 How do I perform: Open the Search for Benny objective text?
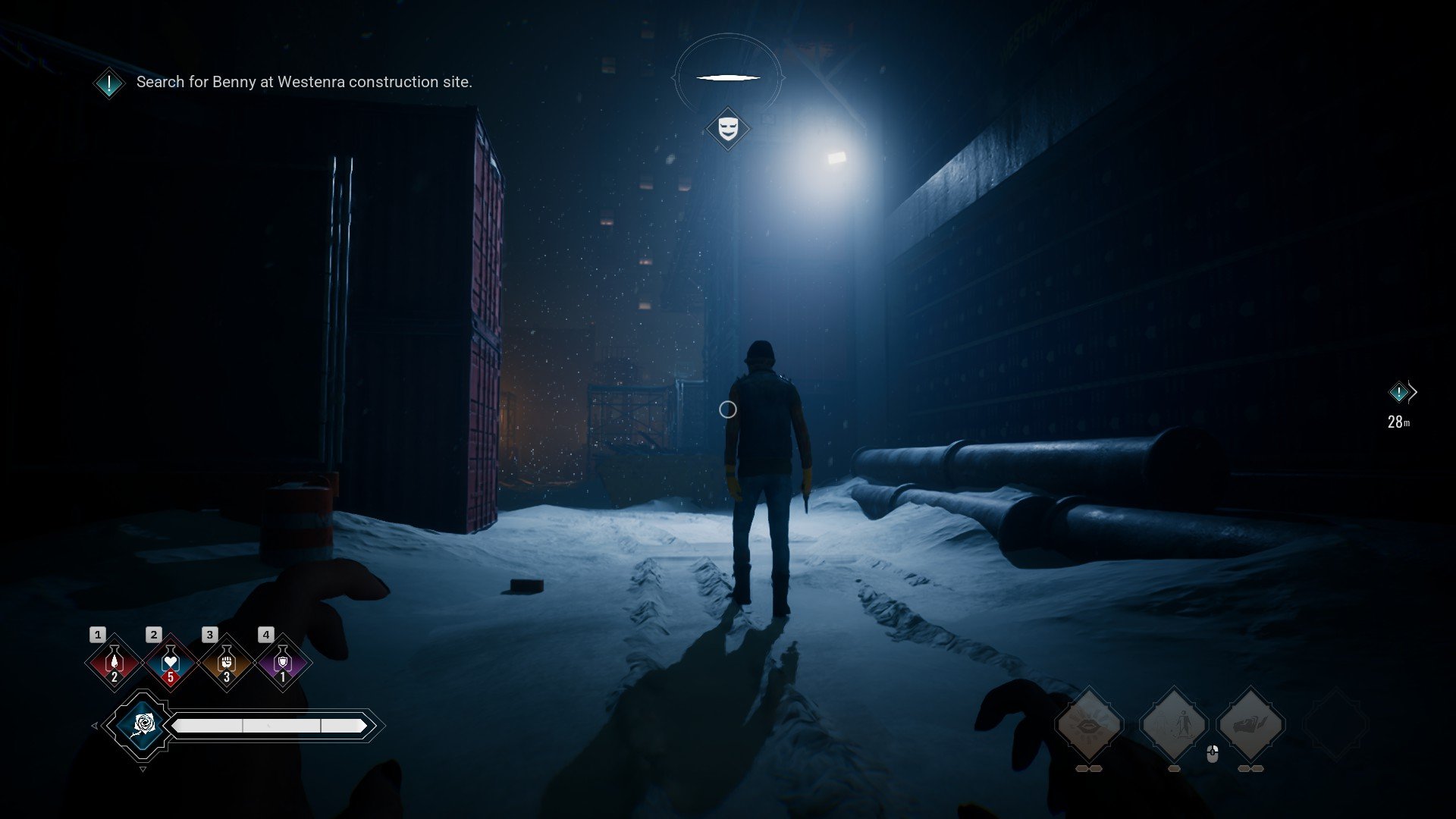point(303,82)
